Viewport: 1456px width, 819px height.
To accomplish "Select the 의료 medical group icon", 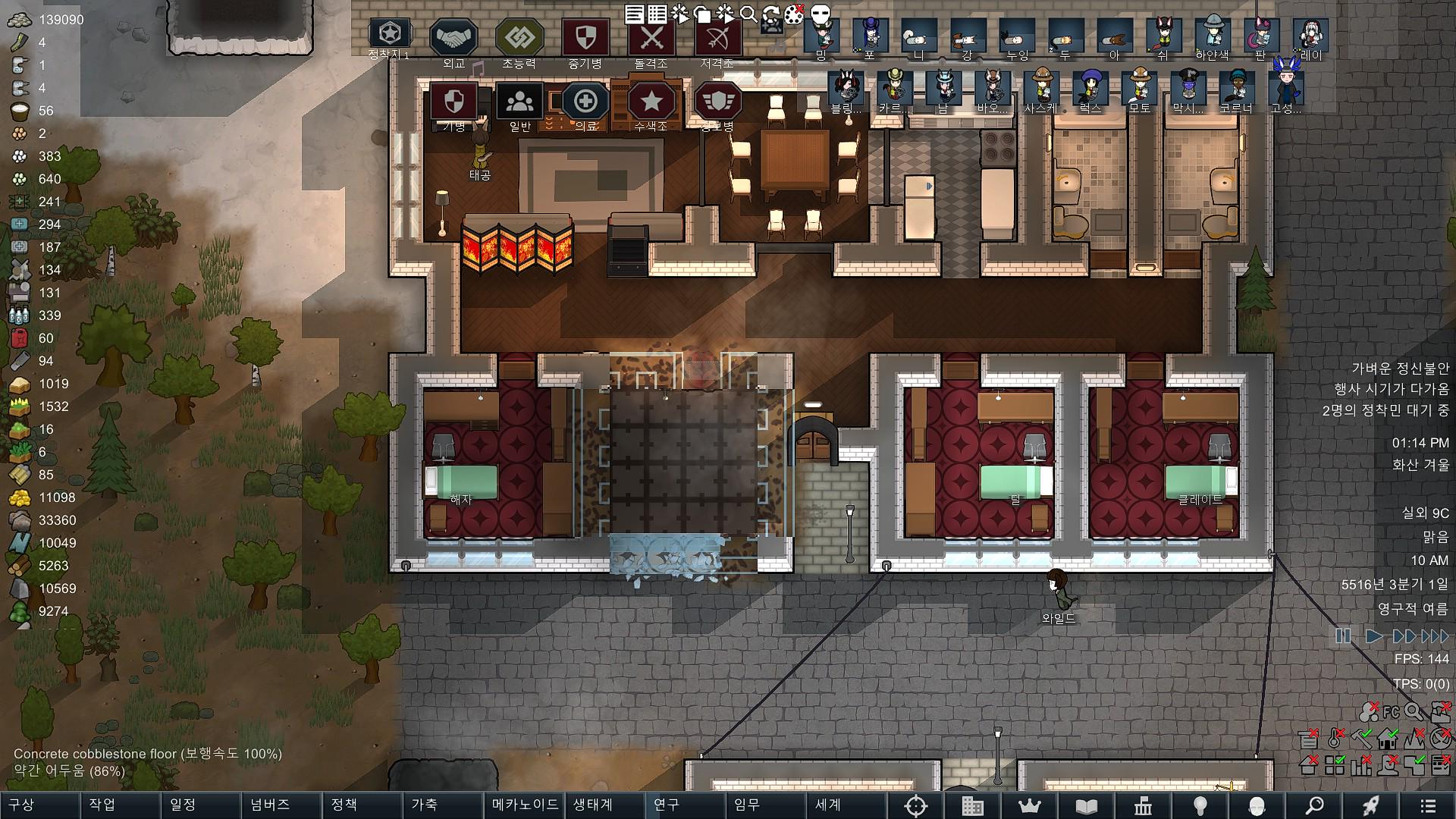I will pos(585,102).
